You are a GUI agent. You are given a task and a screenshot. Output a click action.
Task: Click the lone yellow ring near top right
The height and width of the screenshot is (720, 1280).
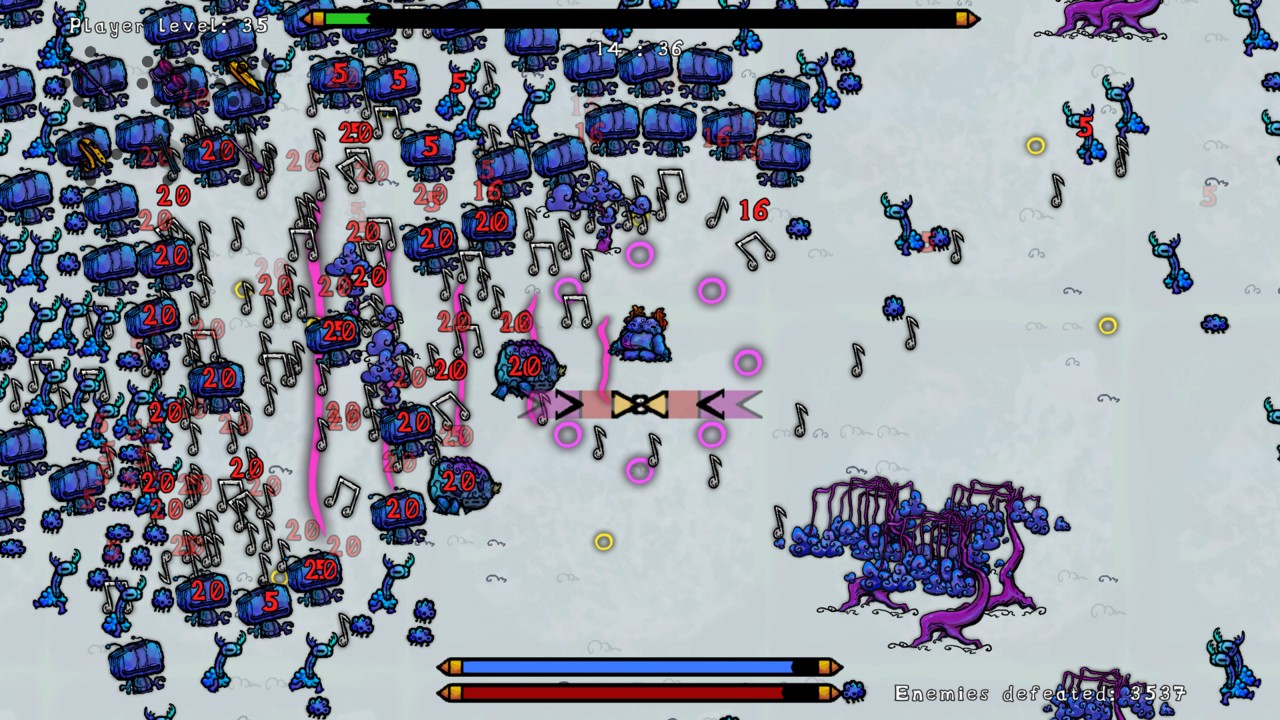click(x=1035, y=145)
